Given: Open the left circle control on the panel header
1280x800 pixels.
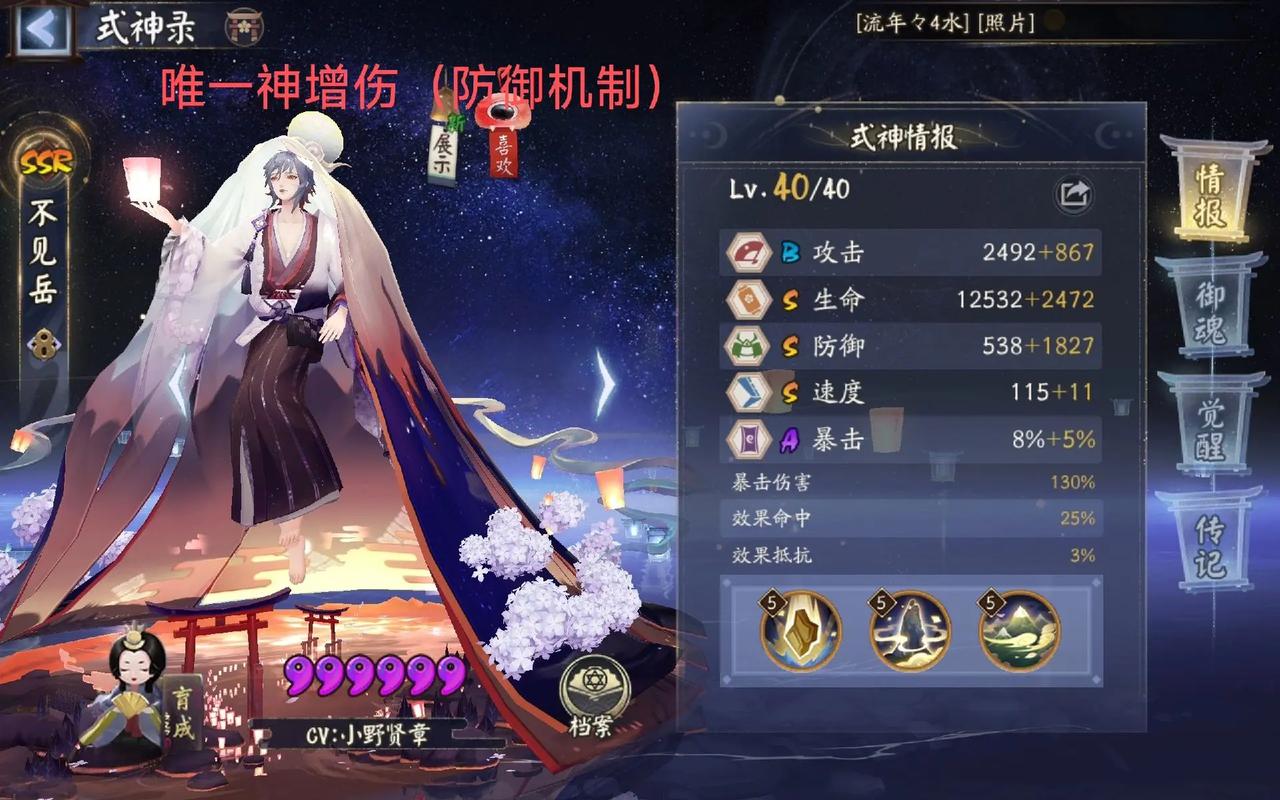Looking at the screenshot, I should [713, 135].
